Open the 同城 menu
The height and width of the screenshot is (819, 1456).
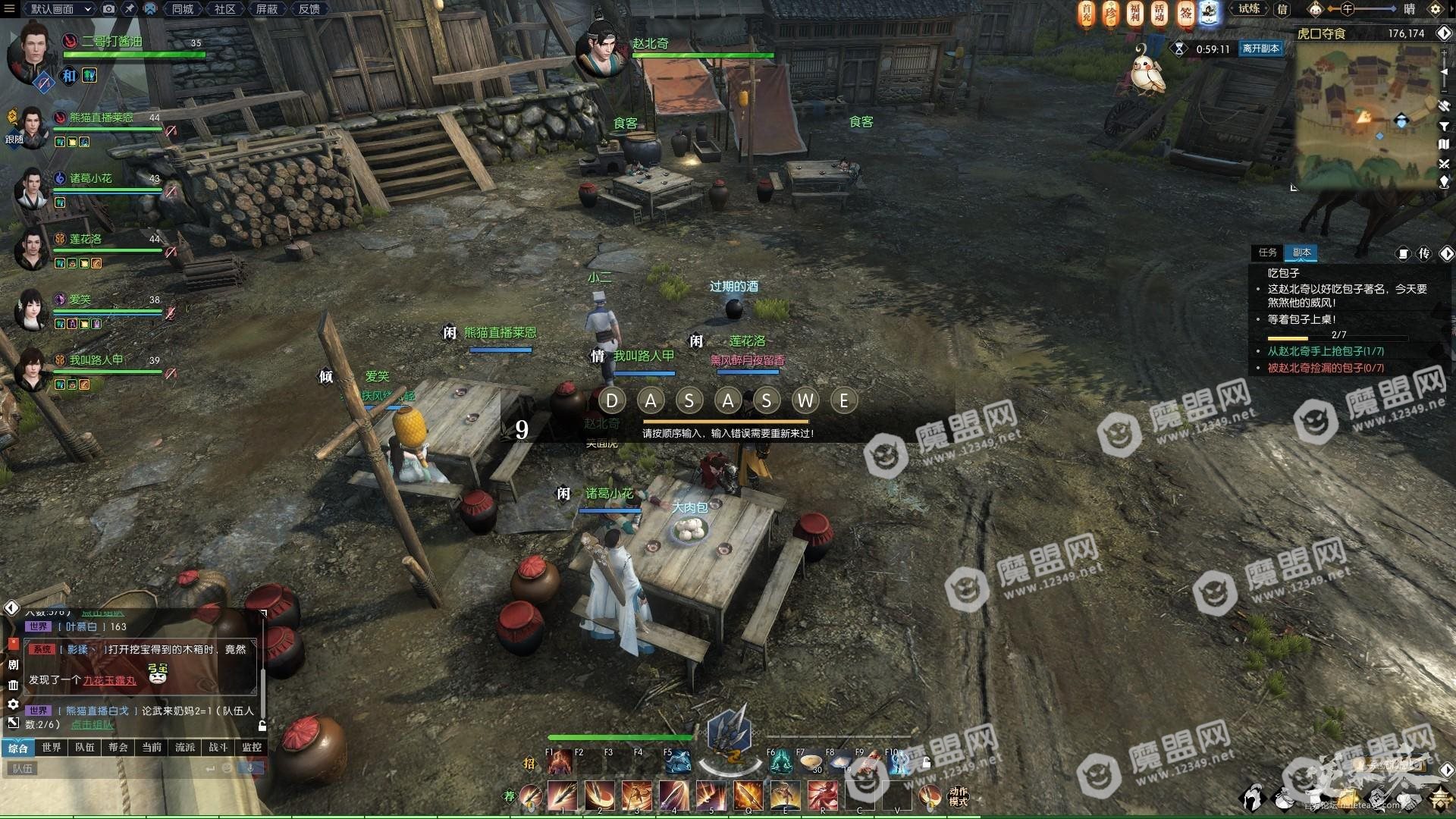click(183, 9)
